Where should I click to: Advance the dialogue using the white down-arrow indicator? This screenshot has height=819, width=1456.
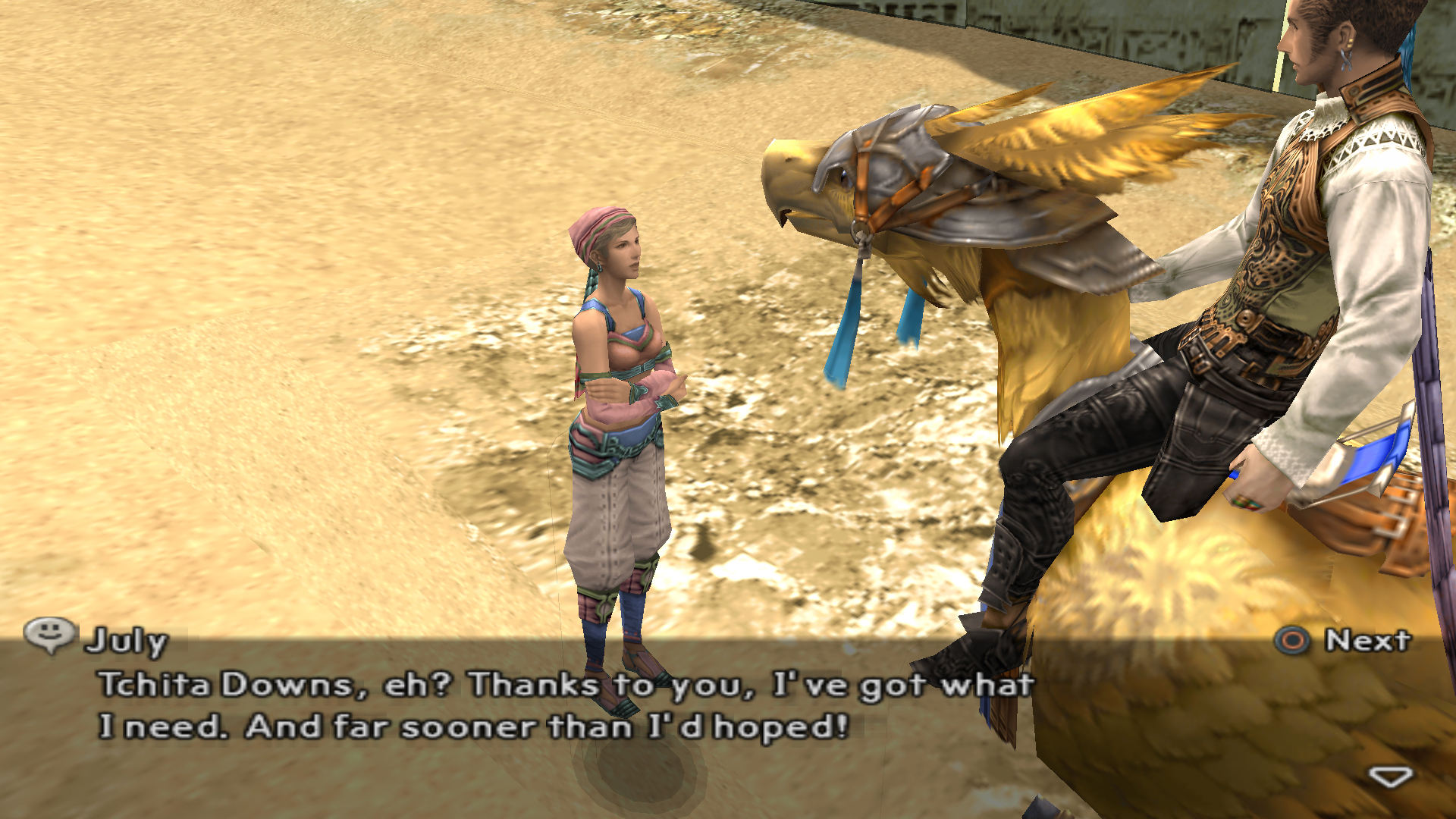point(1390,777)
